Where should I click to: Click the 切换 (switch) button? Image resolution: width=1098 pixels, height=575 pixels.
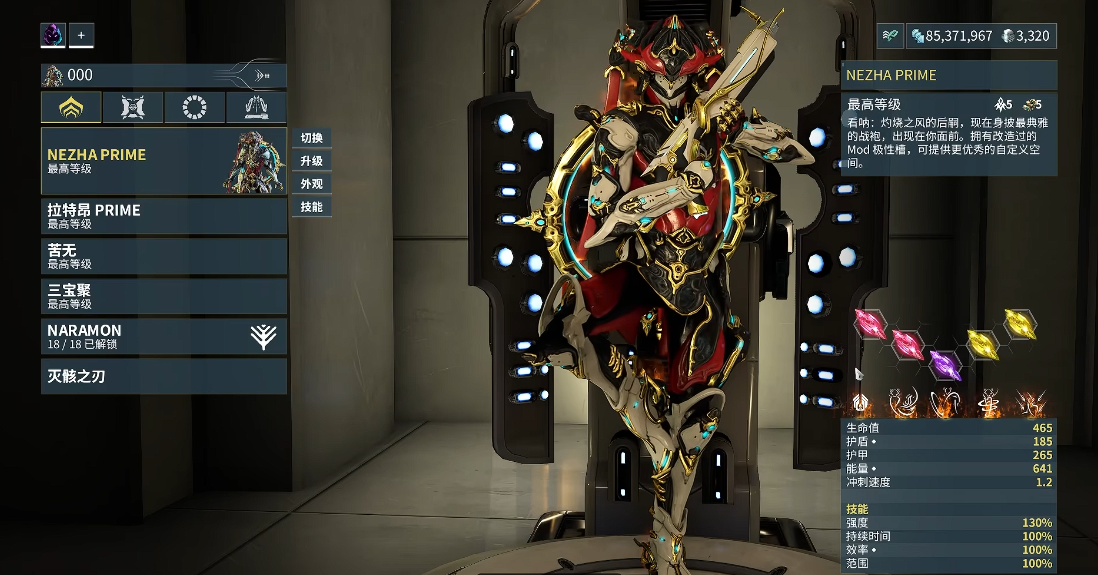click(311, 138)
